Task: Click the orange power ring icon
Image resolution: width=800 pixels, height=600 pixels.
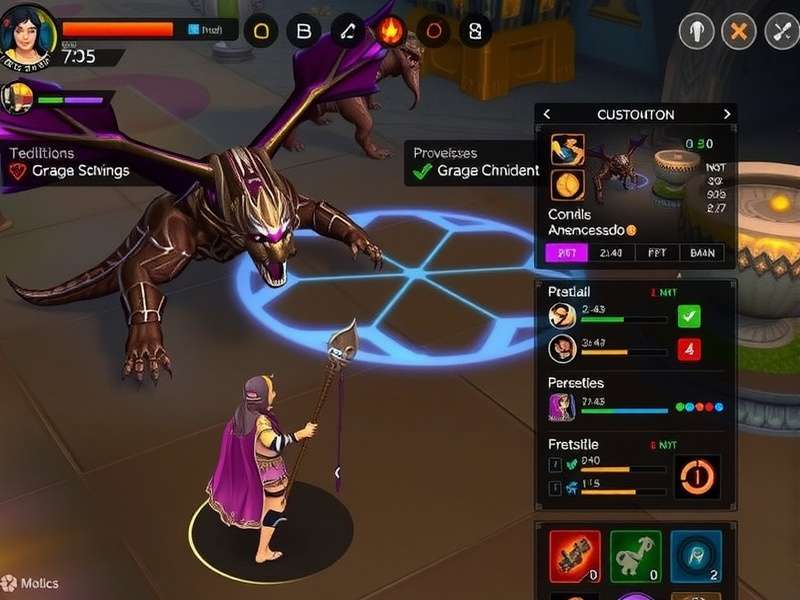Action: 696,476
